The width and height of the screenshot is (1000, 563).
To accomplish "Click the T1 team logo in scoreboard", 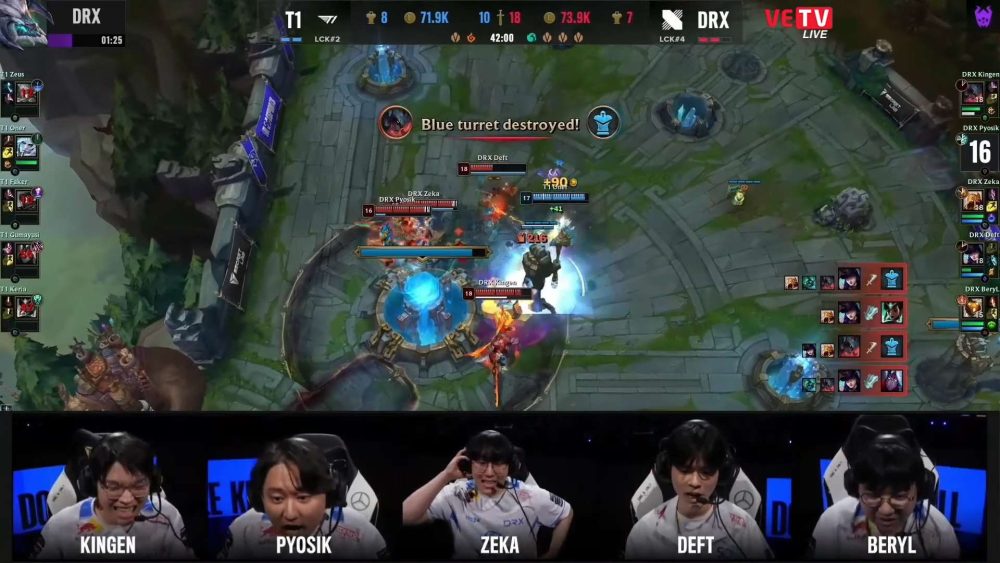I will (x=328, y=19).
